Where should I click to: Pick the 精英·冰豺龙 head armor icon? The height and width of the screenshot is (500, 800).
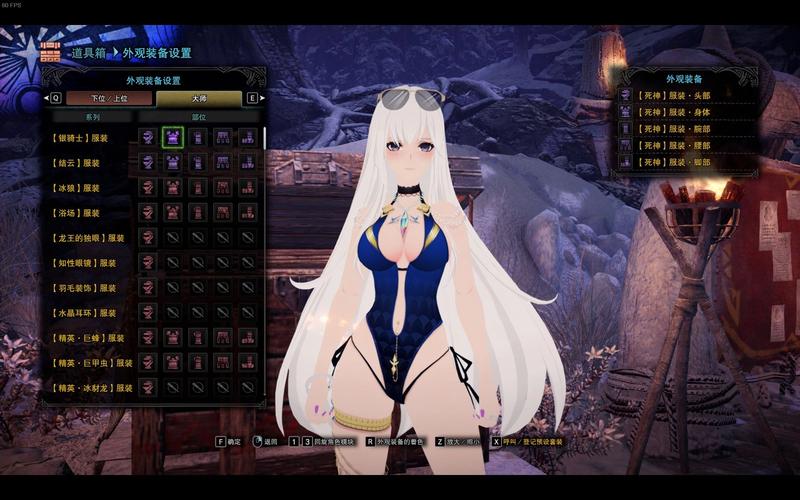click(148, 387)
